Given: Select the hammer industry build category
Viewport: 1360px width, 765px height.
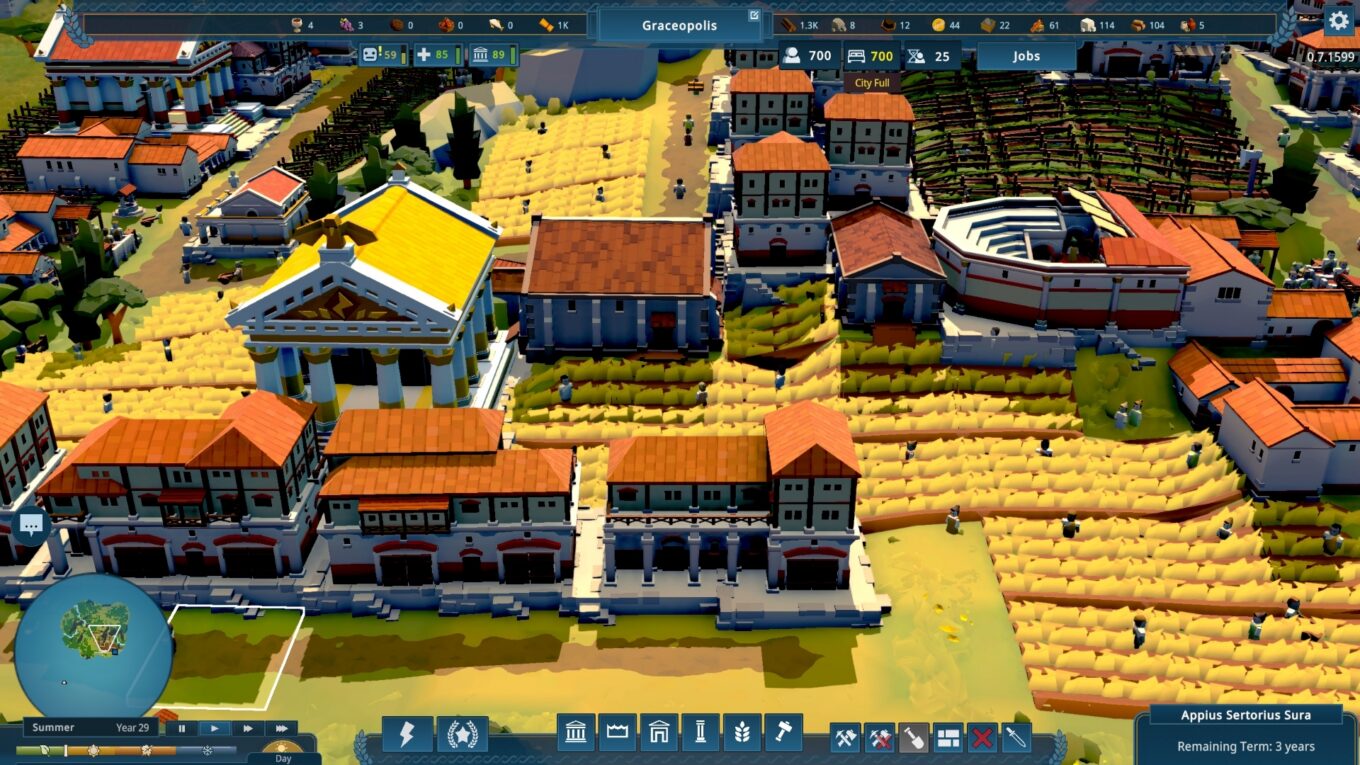Looking at the screenshot, I should [x=785, y=735].
